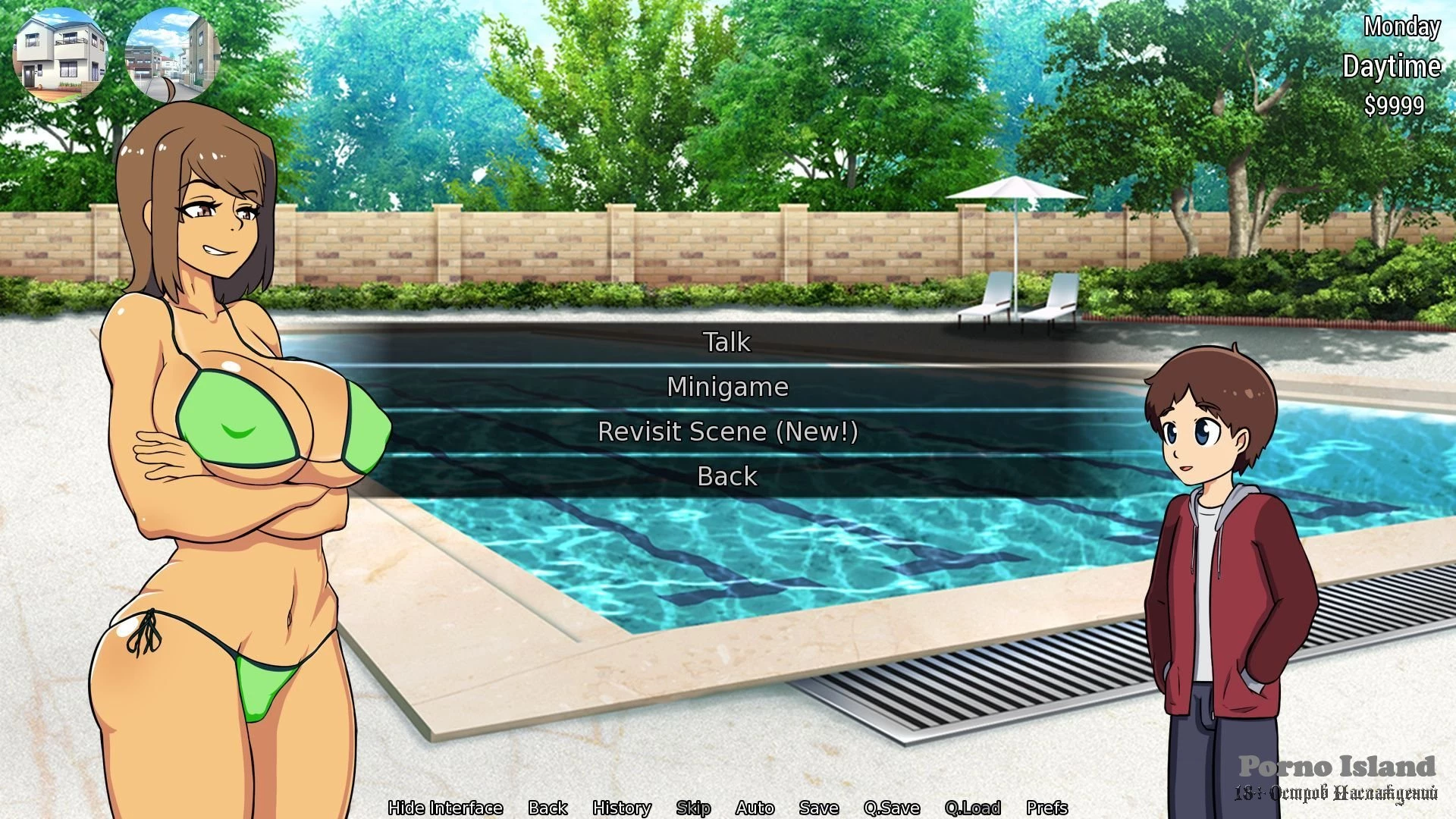This screenshot has width=1456, height=819.
Task: Enable Auto advance
Action: point(755,808)
